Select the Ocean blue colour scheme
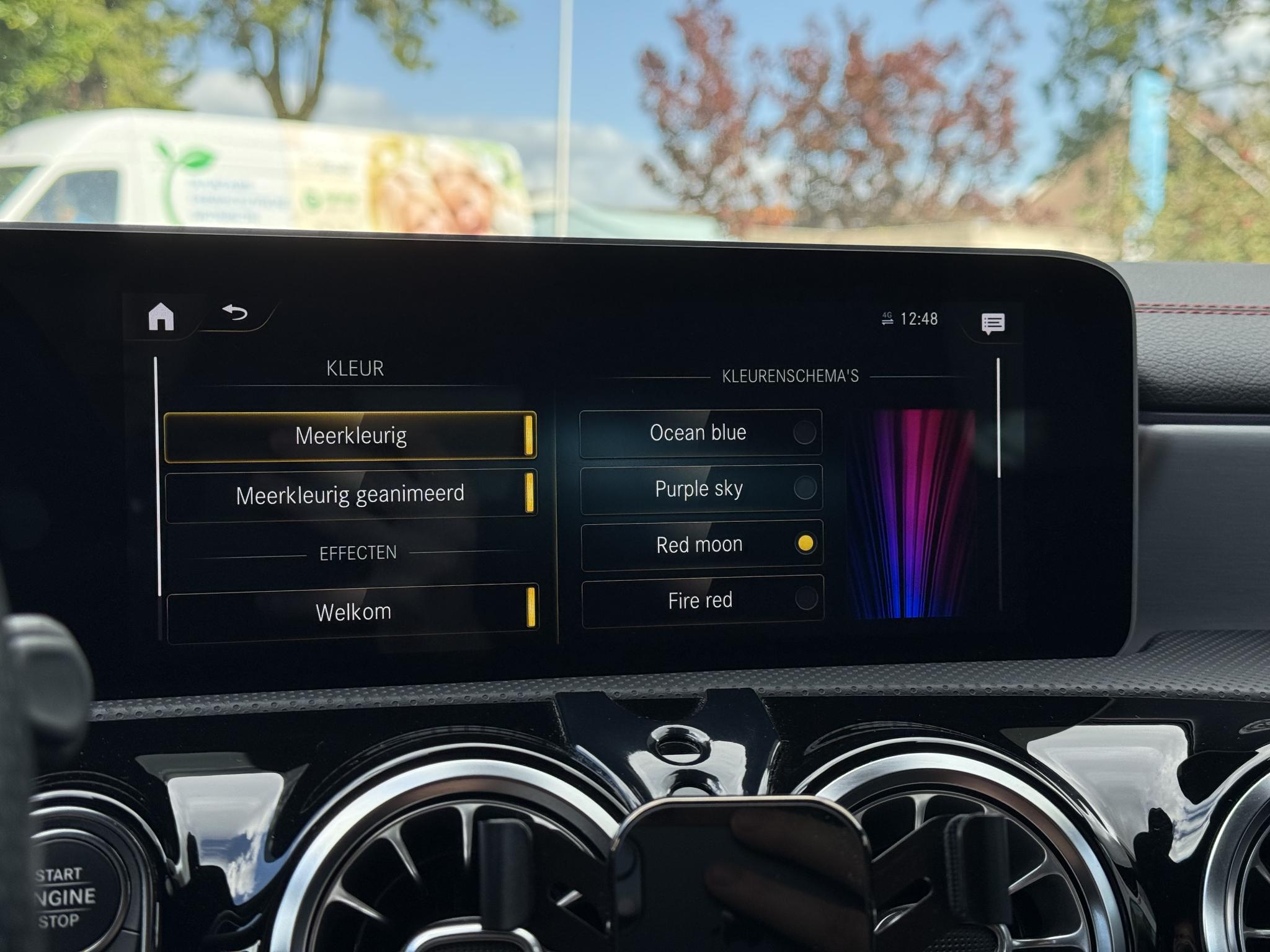The image size is (1270, 952). click(x=700, y=433)
